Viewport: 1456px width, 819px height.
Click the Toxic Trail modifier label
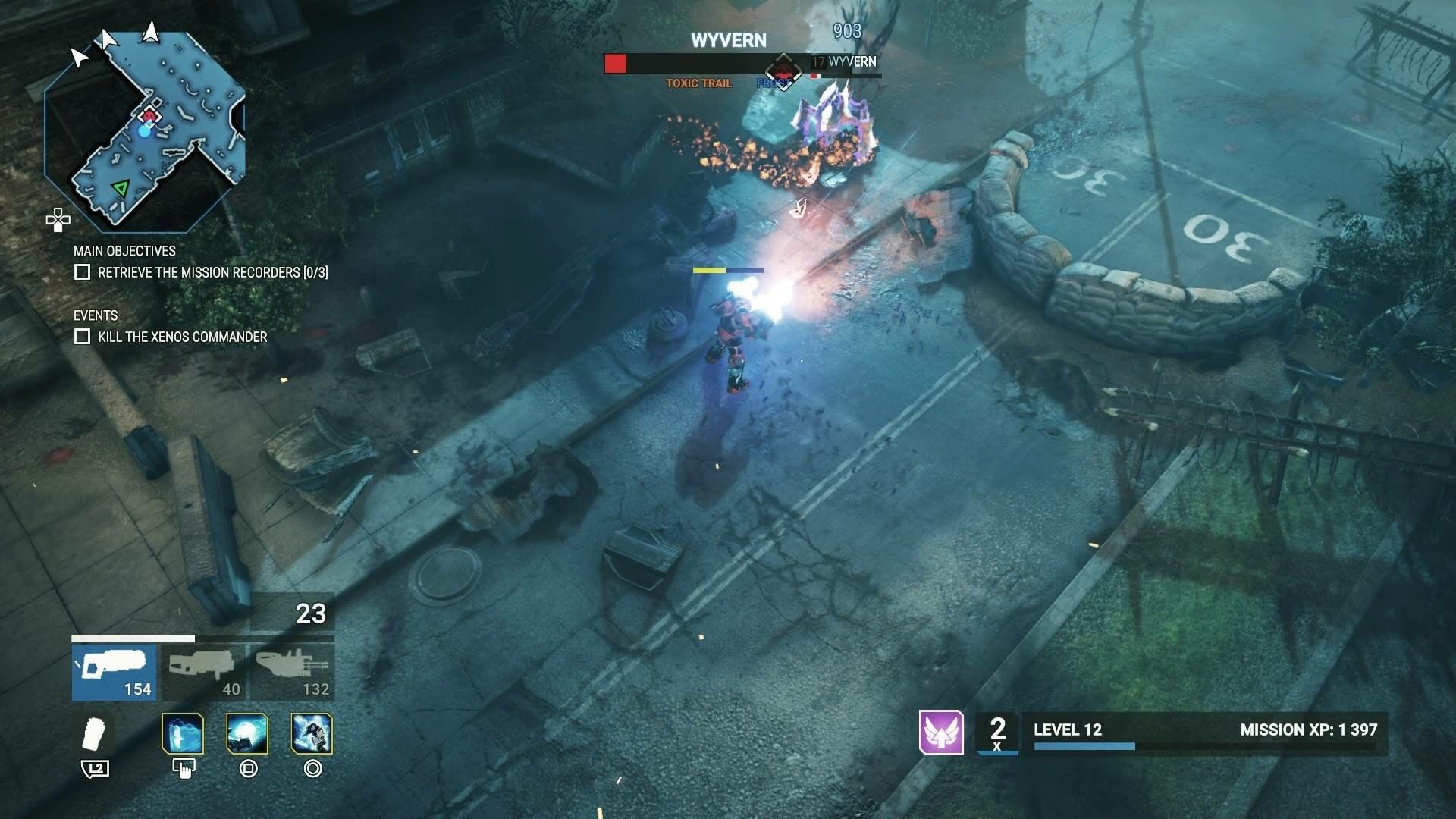coord(698,83)
